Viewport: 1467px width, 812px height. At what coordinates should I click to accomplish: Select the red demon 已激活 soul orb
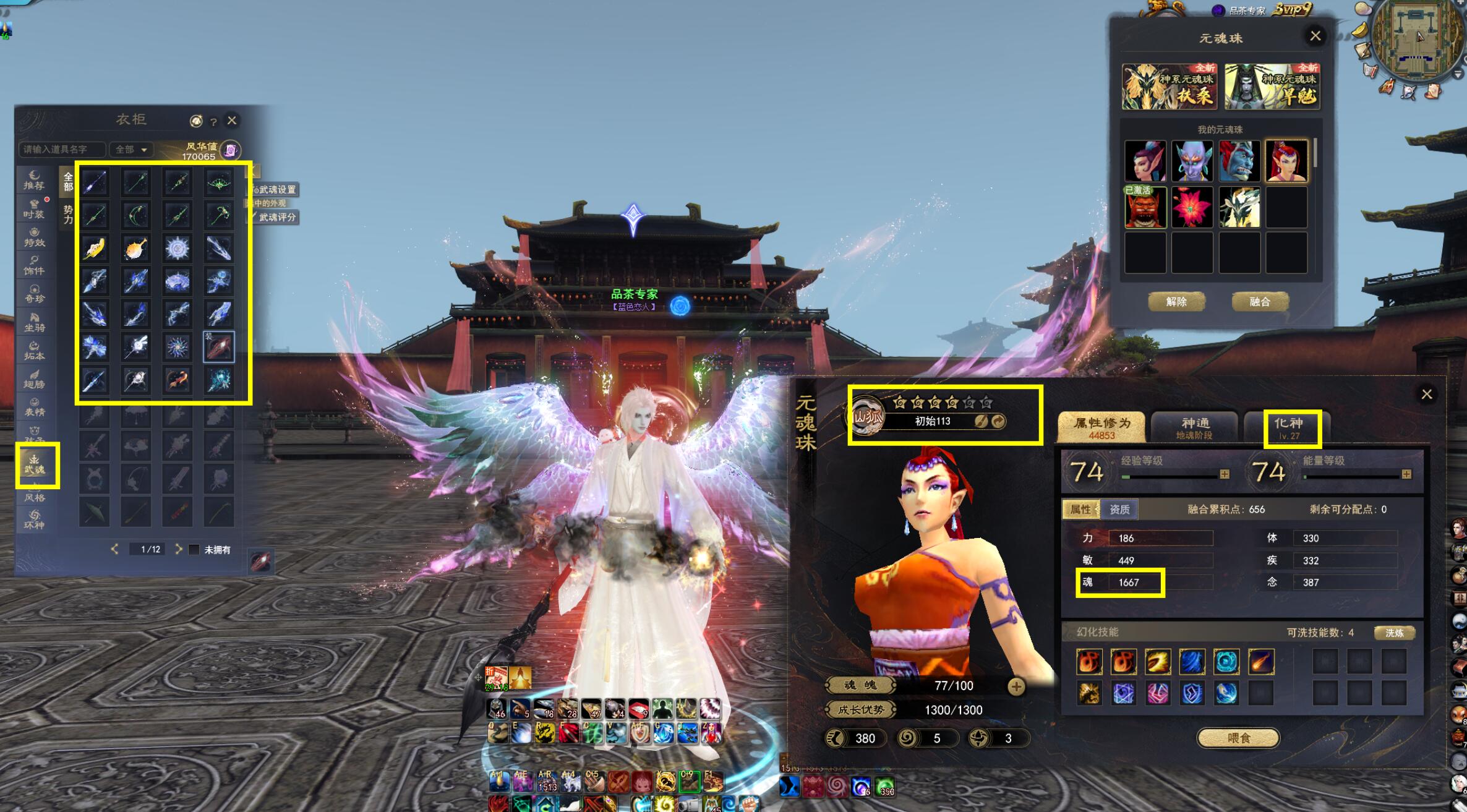pos(1145,208)
